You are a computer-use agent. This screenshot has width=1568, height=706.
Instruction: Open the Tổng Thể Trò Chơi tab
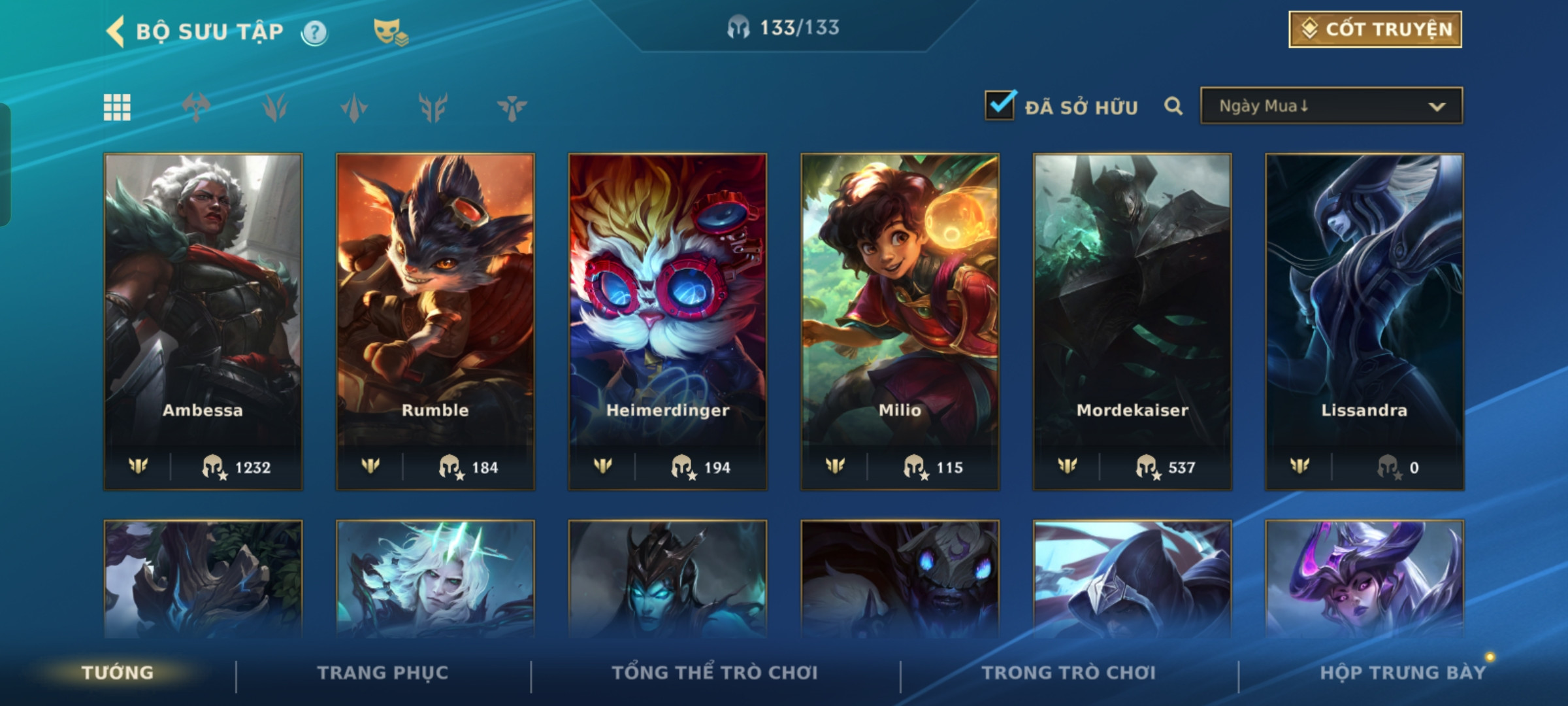[x=714, y=673]
